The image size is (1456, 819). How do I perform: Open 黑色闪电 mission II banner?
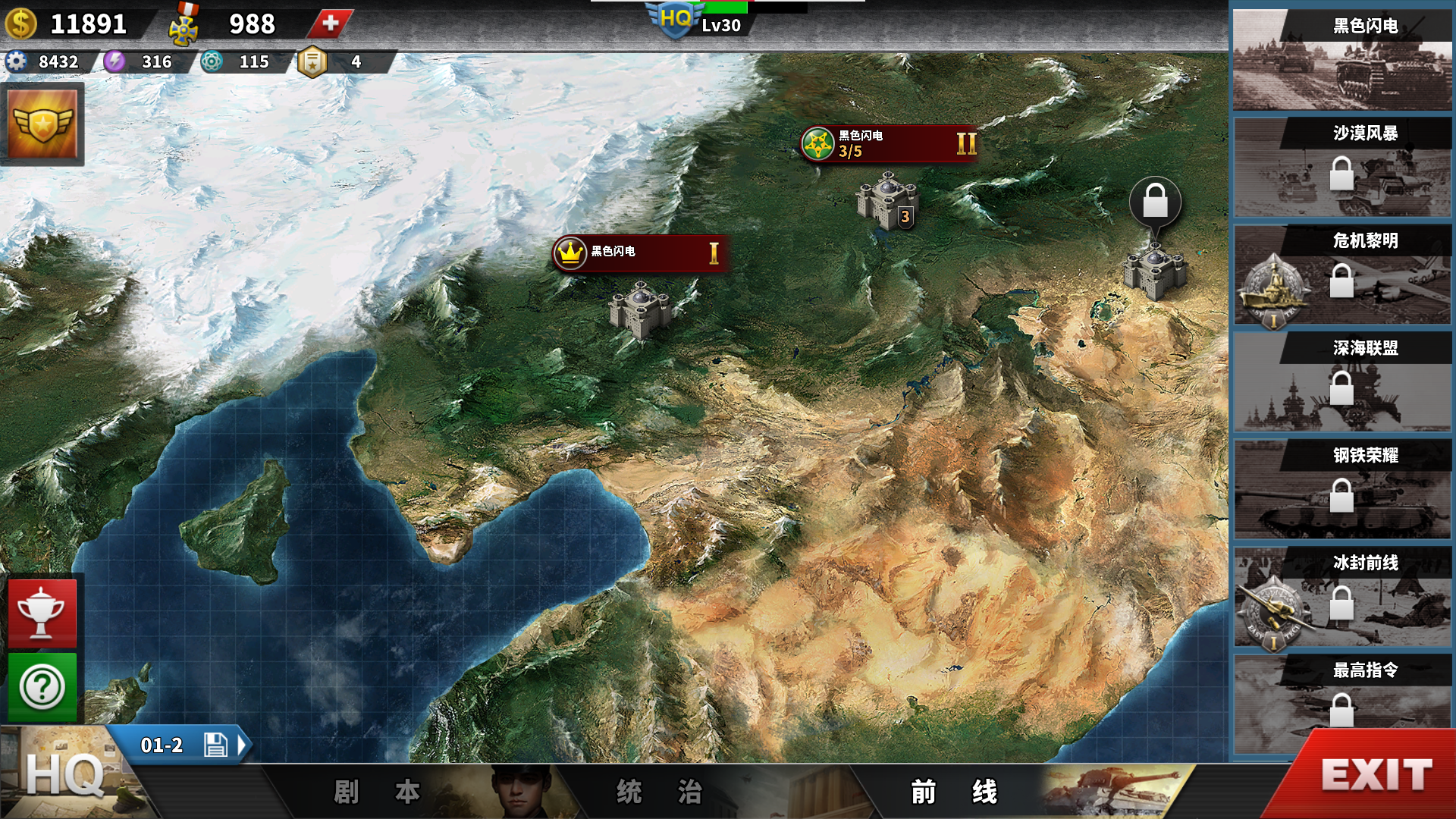(x=889, y=143)
